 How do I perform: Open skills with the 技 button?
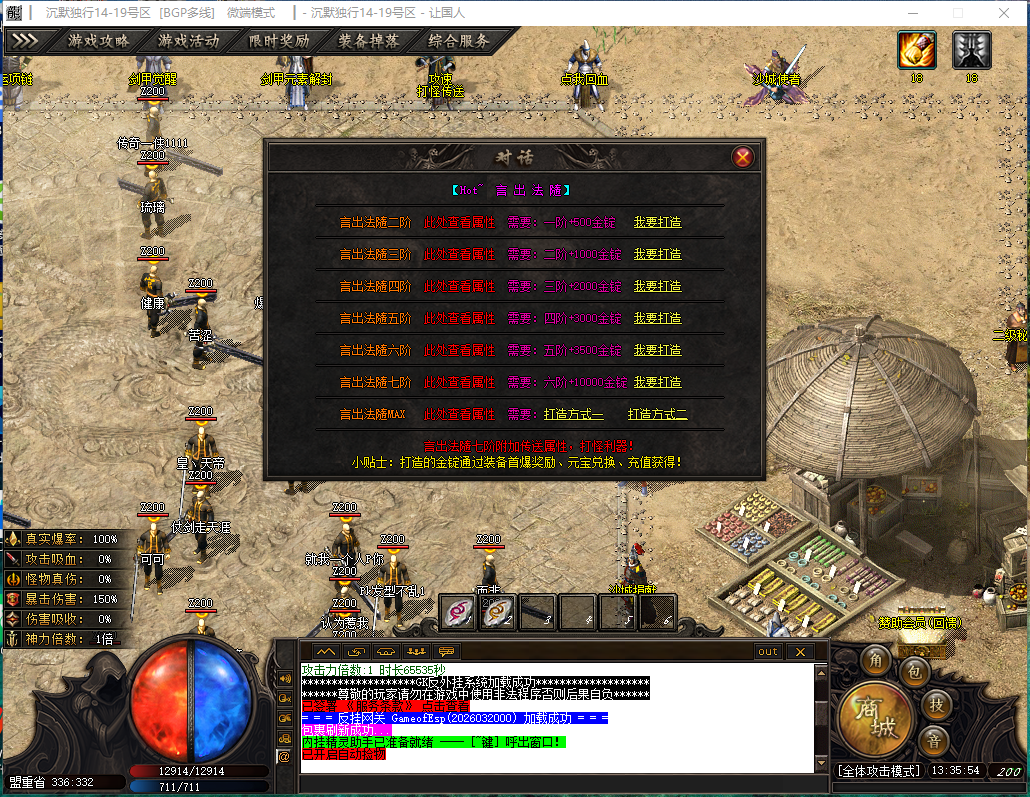coord(935,704)
